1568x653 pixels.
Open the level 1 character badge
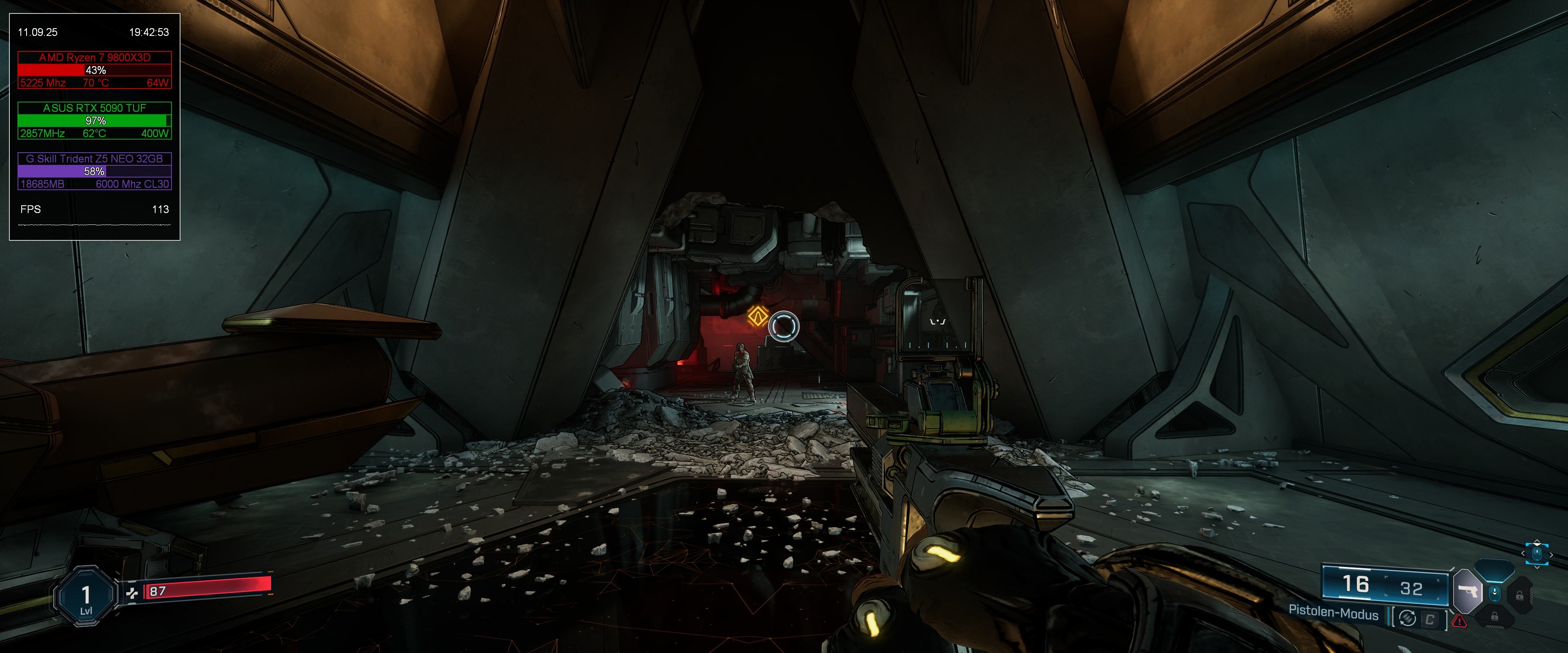coord(86,597)
